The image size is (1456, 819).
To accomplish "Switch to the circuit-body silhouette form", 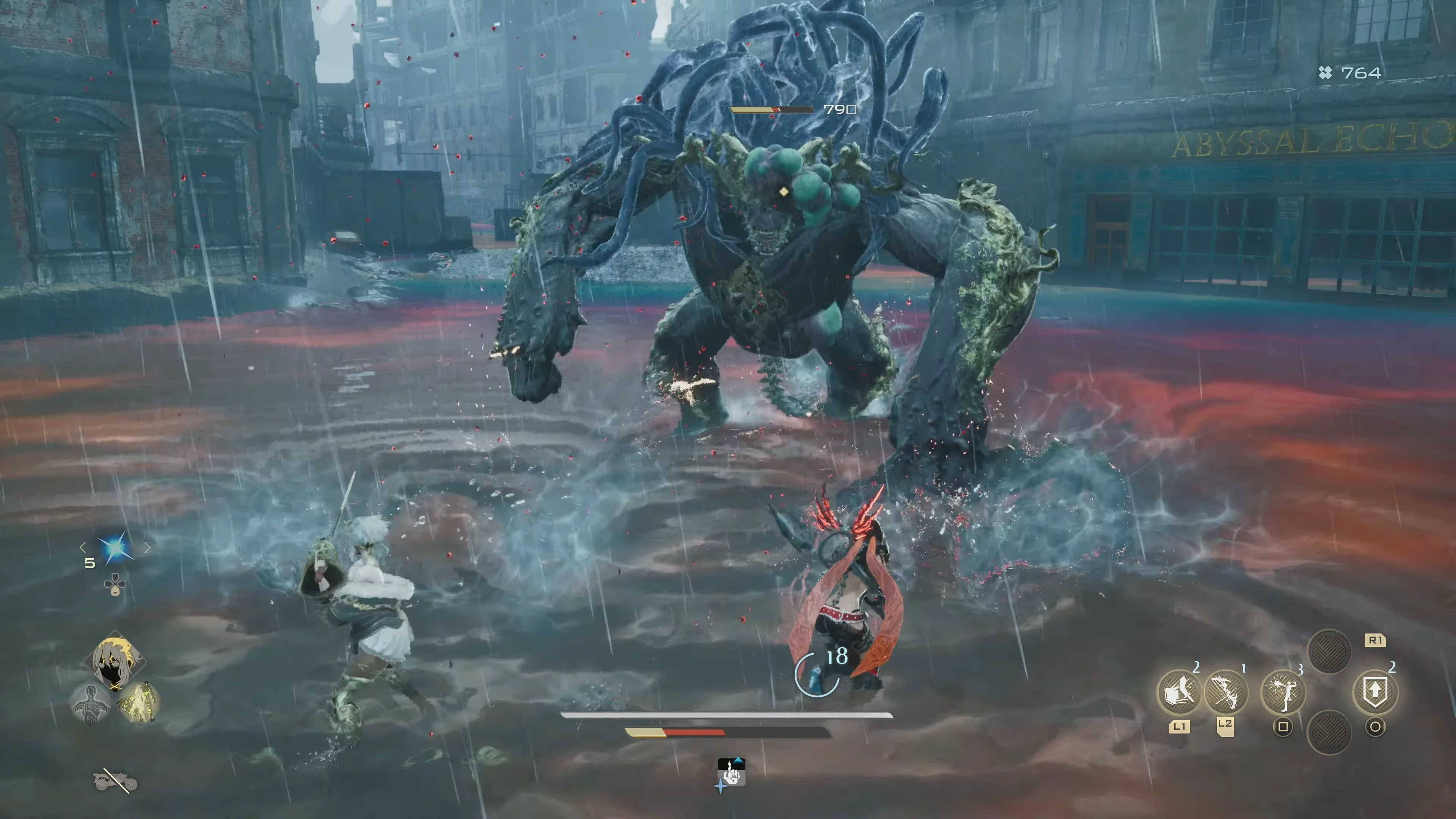I will point(91,703).
